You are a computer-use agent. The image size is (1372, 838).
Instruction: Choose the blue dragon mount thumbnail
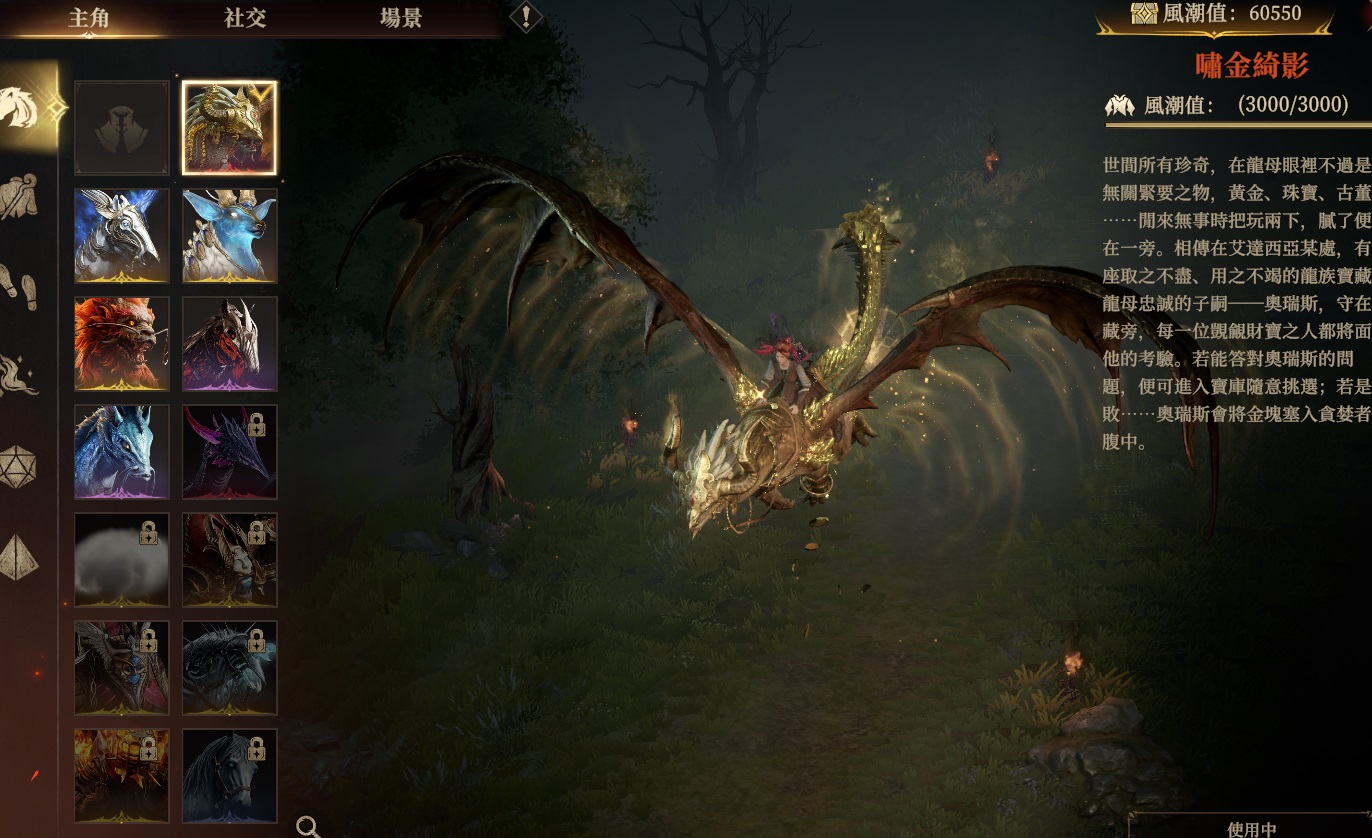pyautogui.click(x=122, y=452)
